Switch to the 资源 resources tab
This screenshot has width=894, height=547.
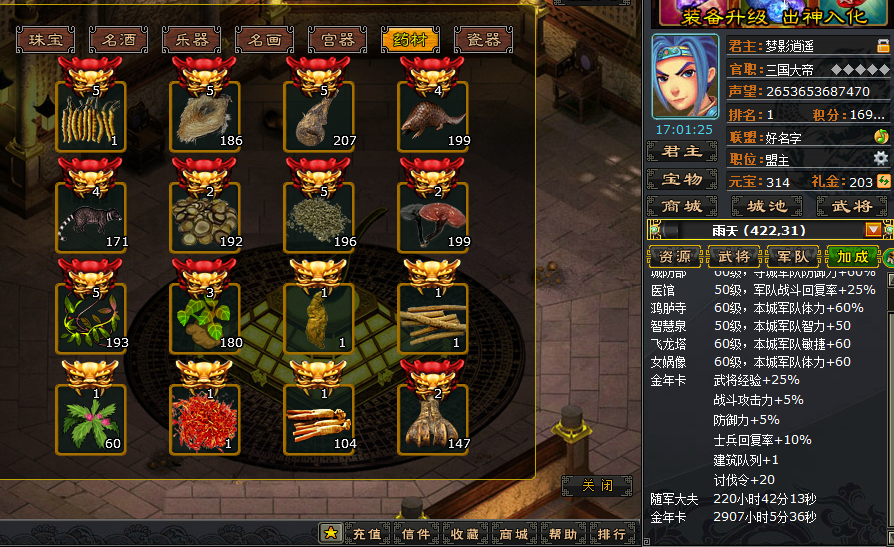pos(676,256)
